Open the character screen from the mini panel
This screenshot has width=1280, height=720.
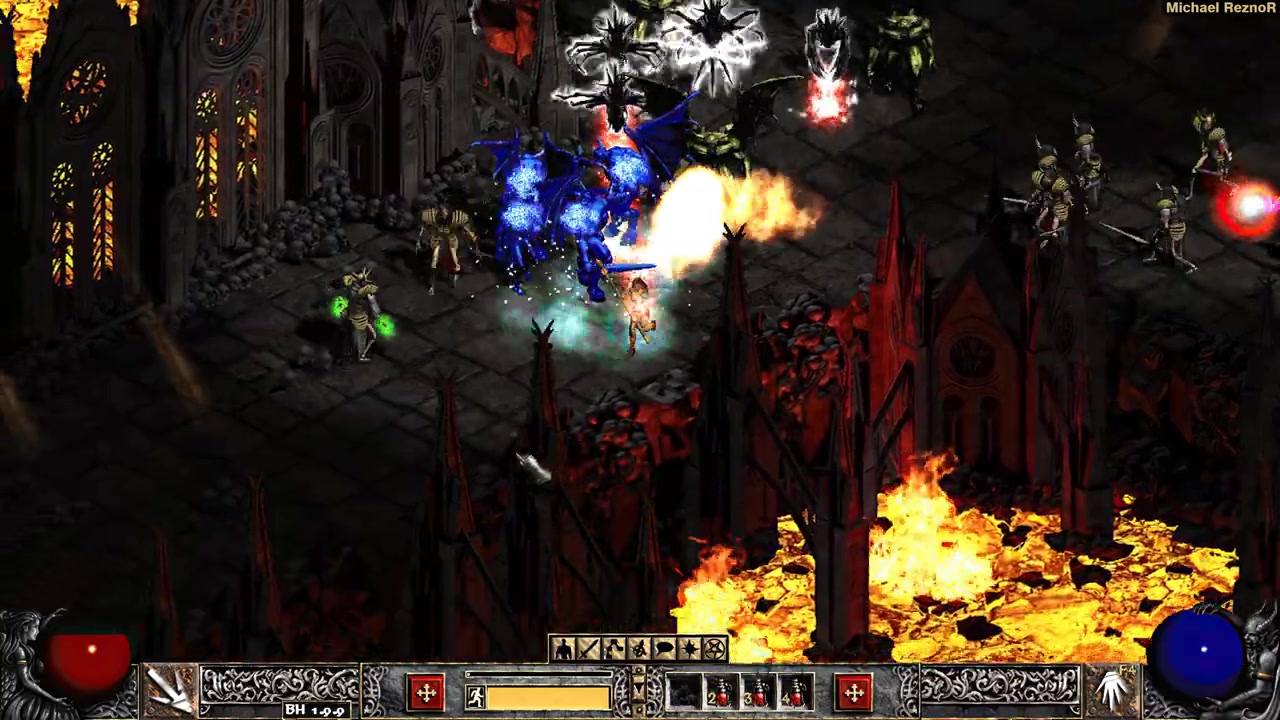[x=563, y=650]
